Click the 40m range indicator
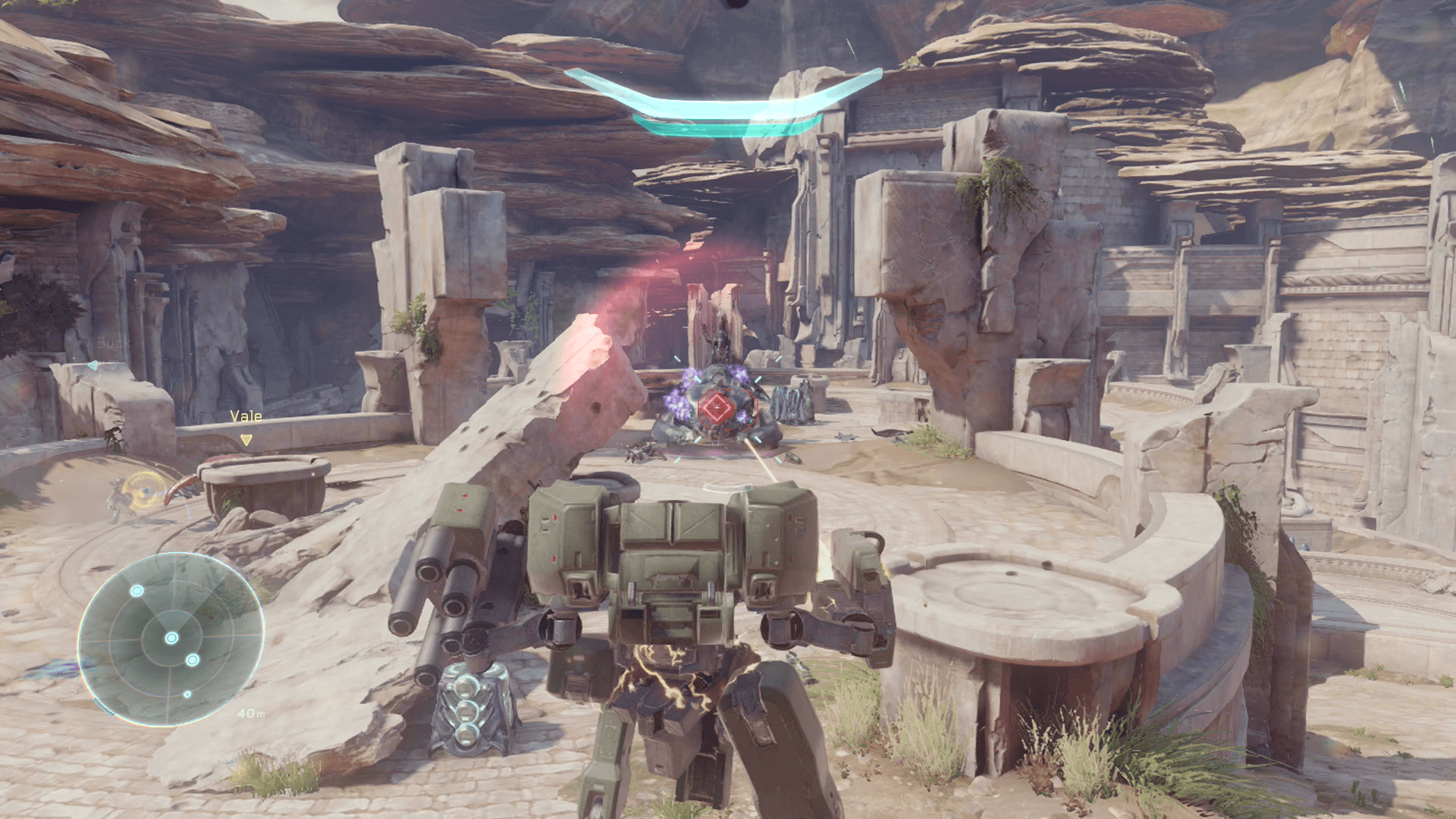1456x819 pixels. (251, 713)
